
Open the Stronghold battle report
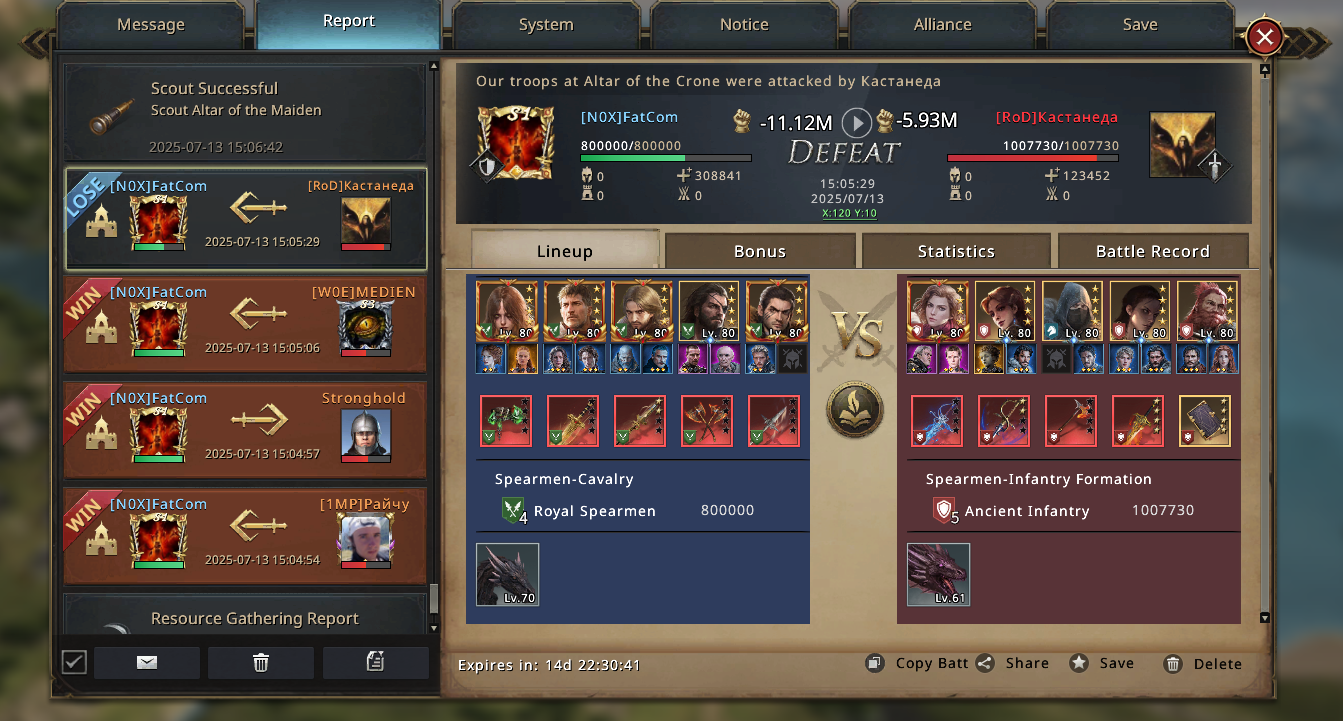click(x=246, y=430)
